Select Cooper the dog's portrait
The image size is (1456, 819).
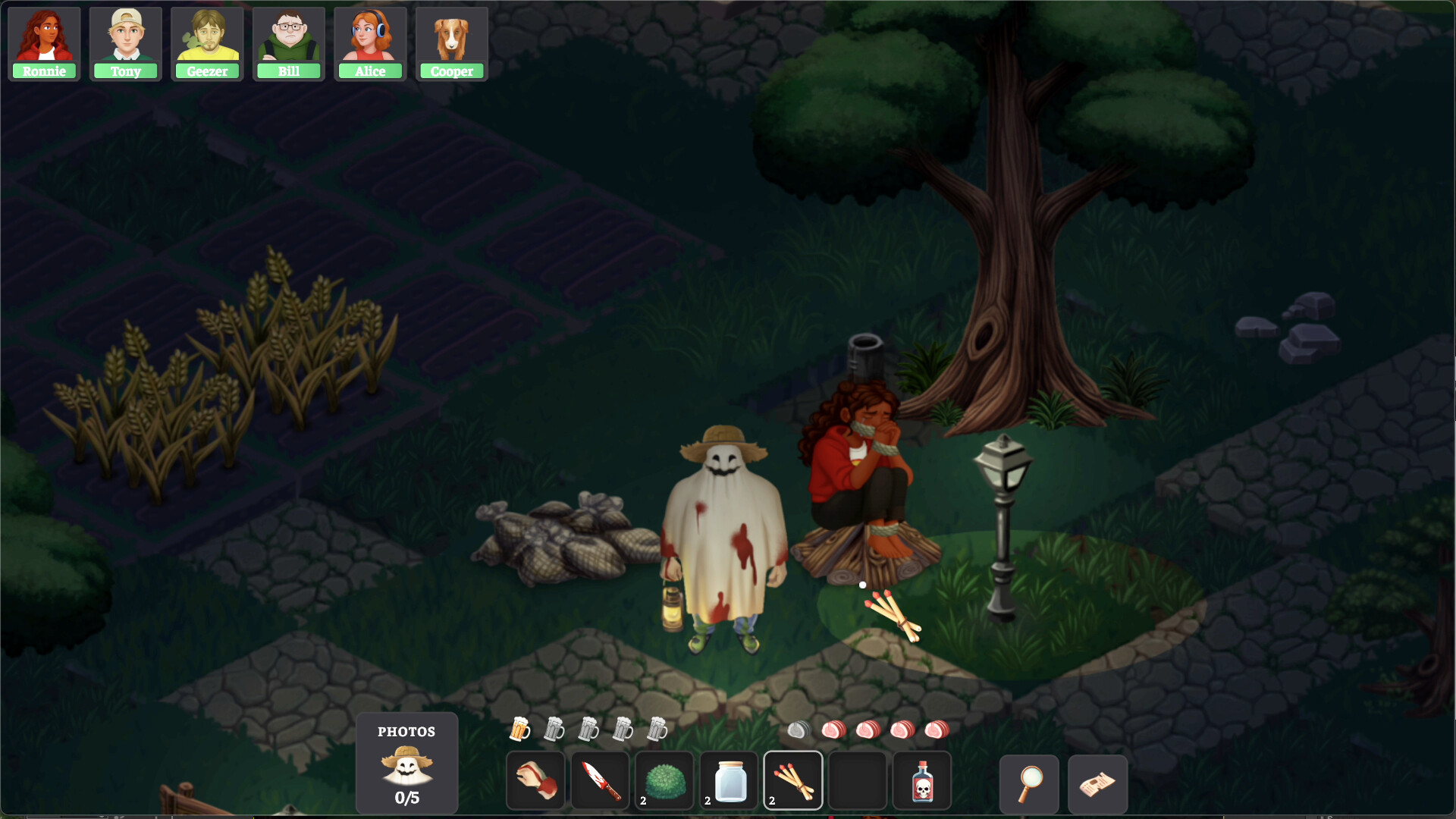tap(452, 42)
